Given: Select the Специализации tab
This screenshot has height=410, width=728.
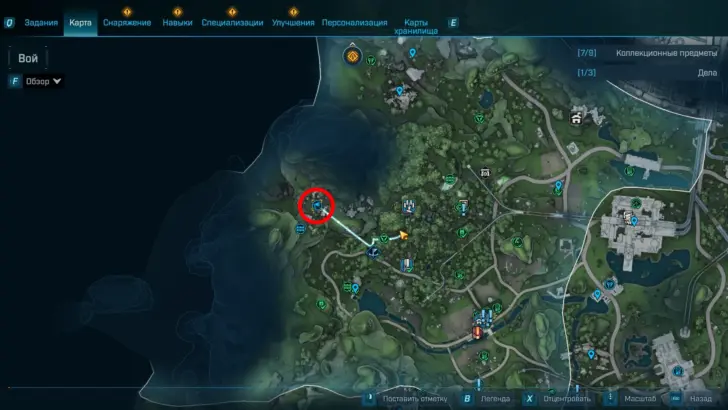Looking at the screenshot, I should pos(232,22).
